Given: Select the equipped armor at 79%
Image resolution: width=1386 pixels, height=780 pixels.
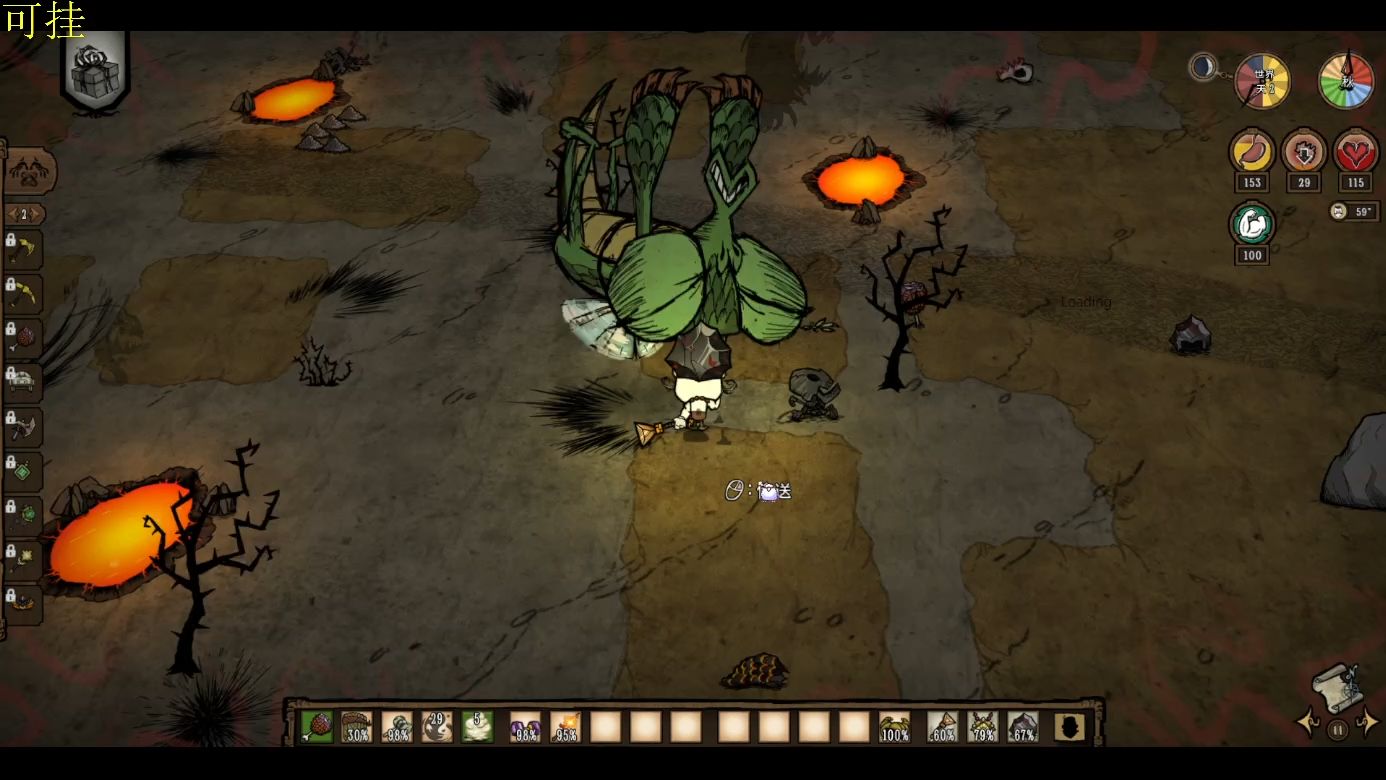Looking at the screenshot, I should [982, 726].
